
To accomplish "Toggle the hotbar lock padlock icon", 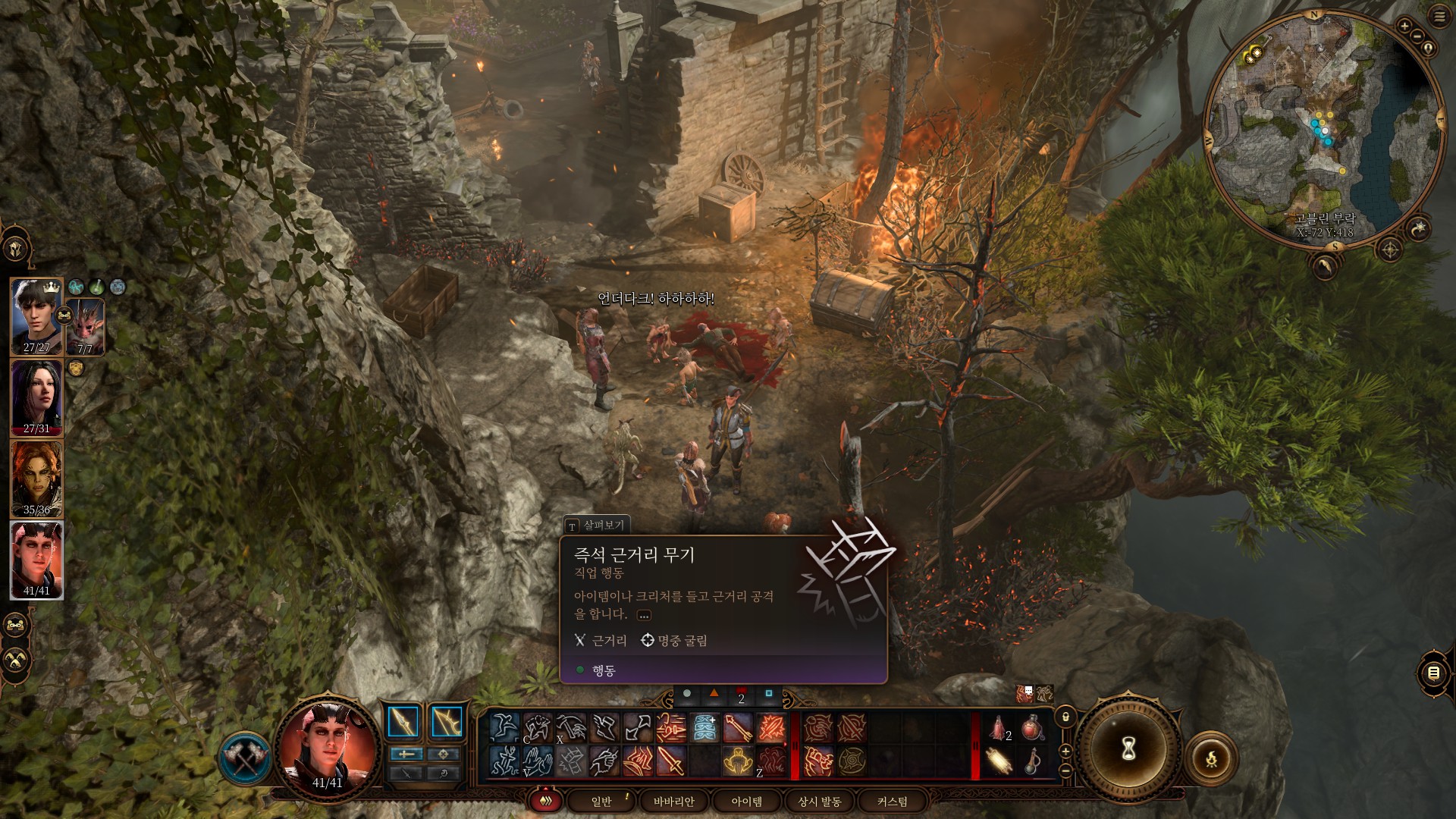I will pos(1065,717).
